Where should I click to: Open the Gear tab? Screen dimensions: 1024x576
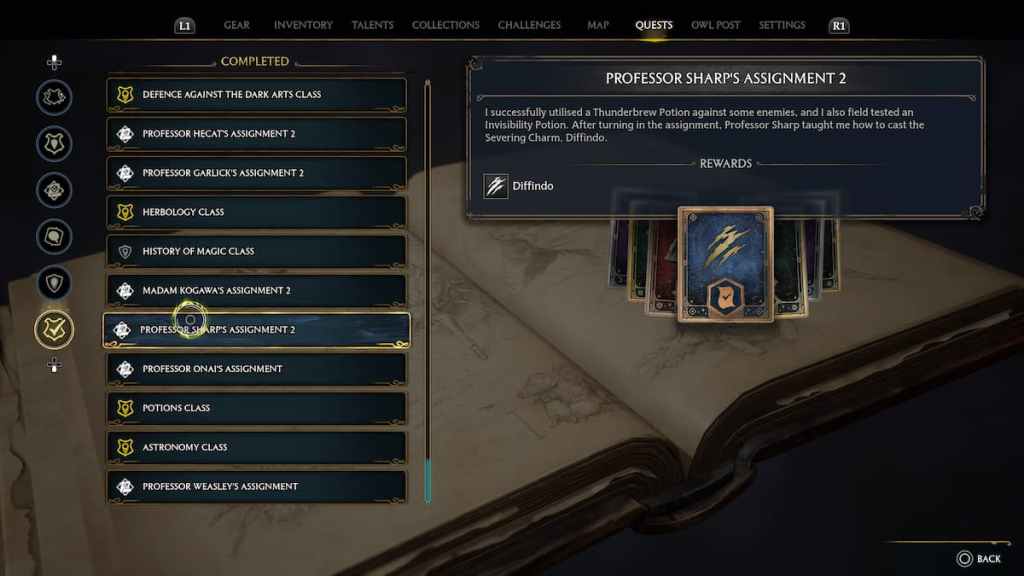tap(237, 25)
